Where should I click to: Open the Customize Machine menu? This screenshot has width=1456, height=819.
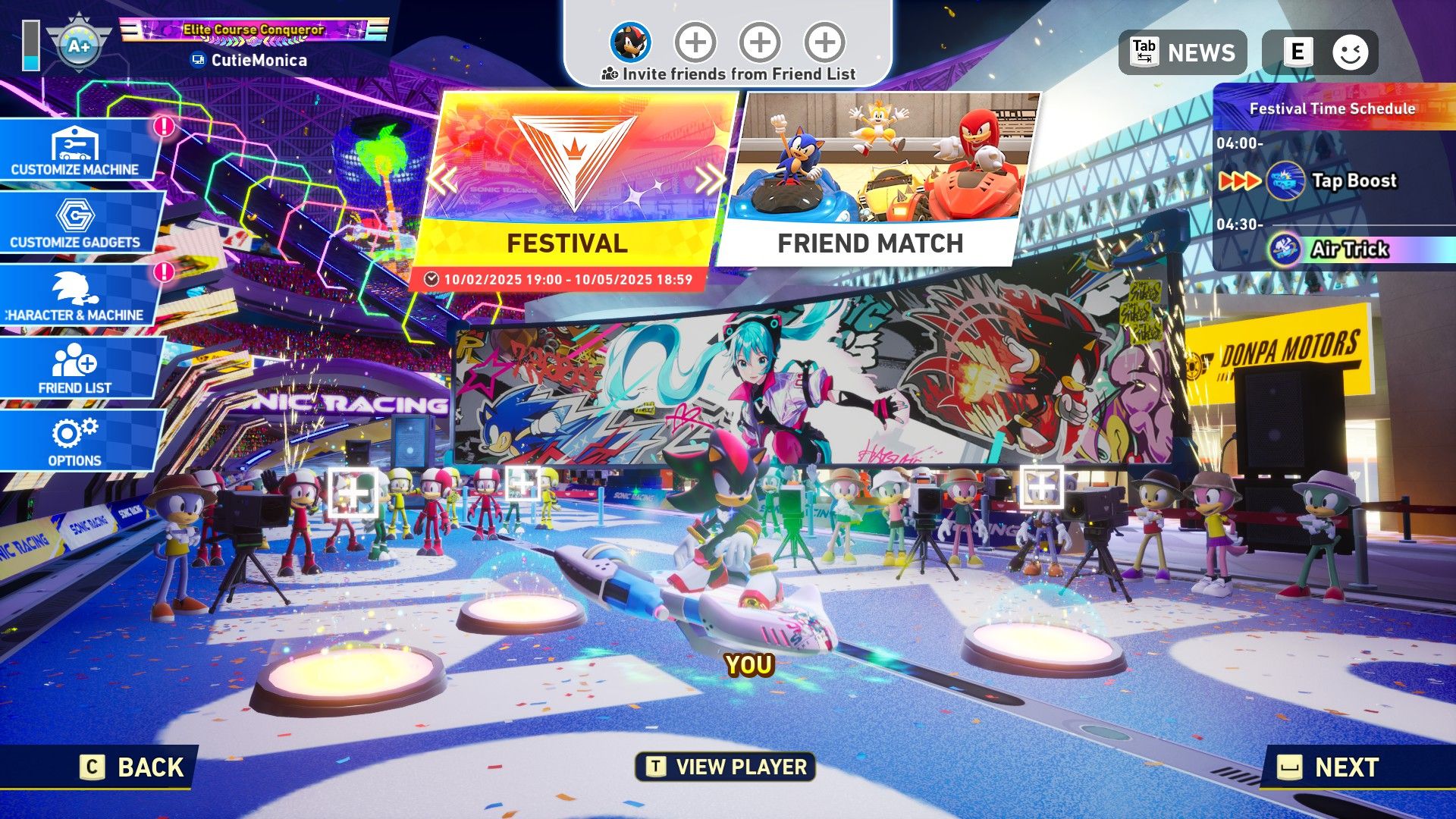(76, 149)
